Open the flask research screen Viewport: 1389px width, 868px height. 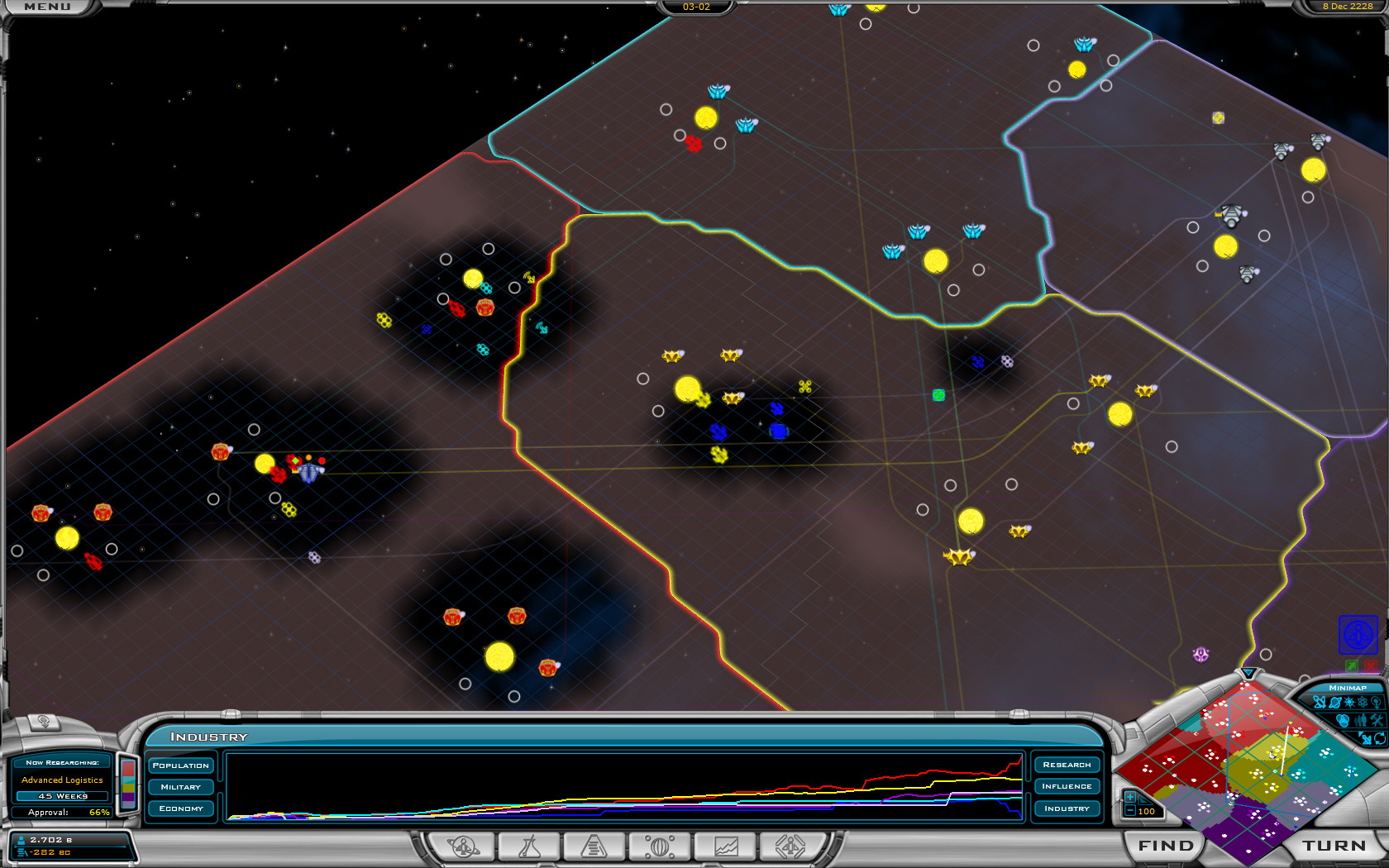(528, 847)
